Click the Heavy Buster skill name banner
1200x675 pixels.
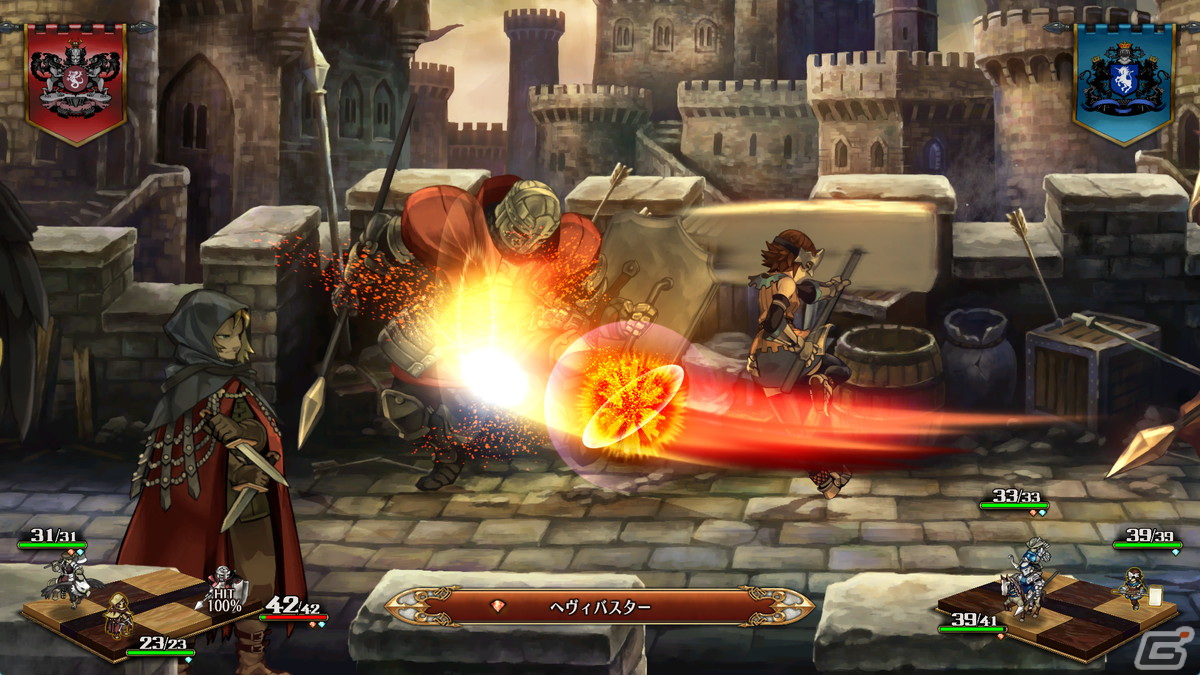(x=600, y=606)
